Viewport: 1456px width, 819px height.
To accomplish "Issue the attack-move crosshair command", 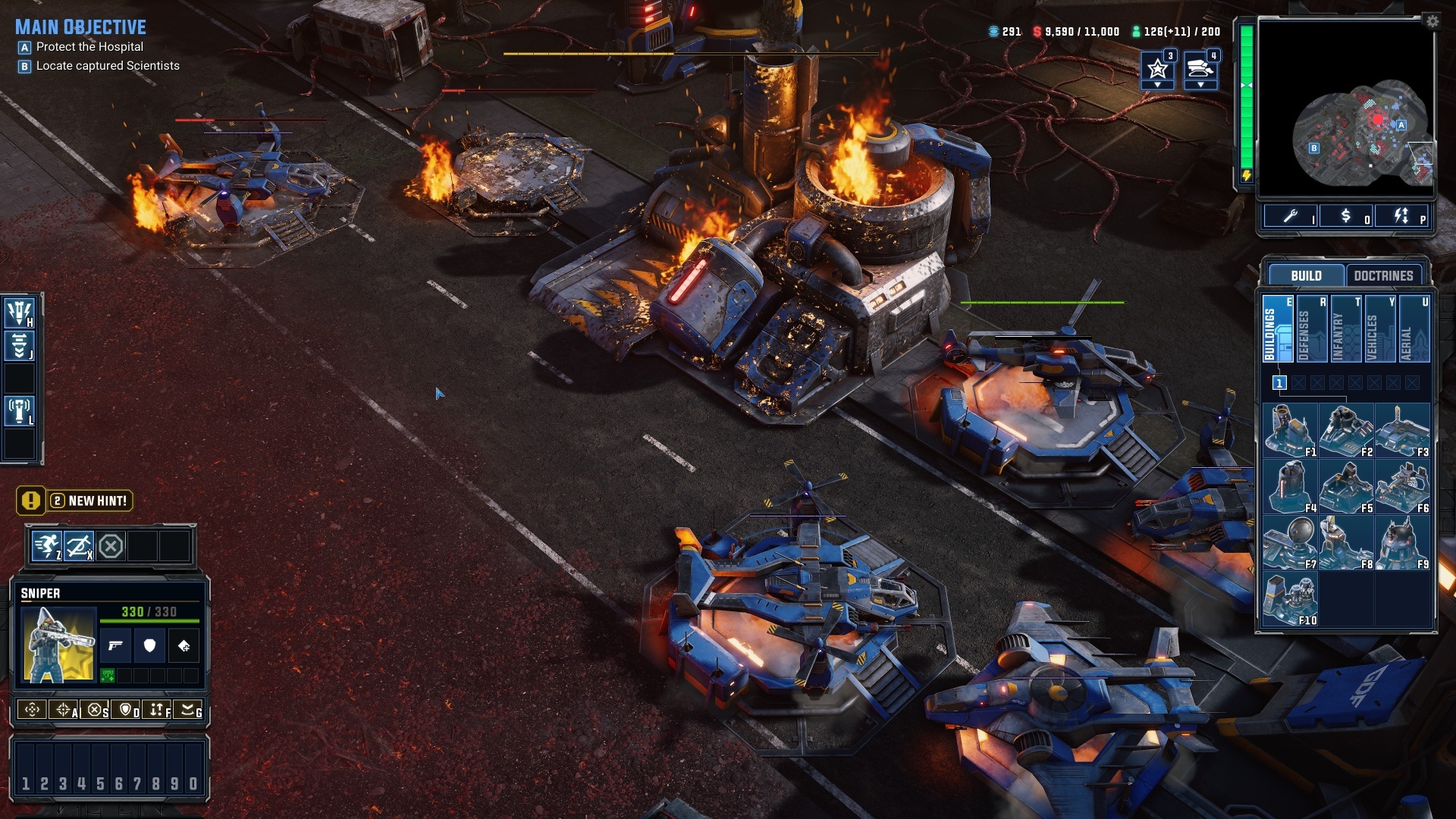I will (64, 710).
